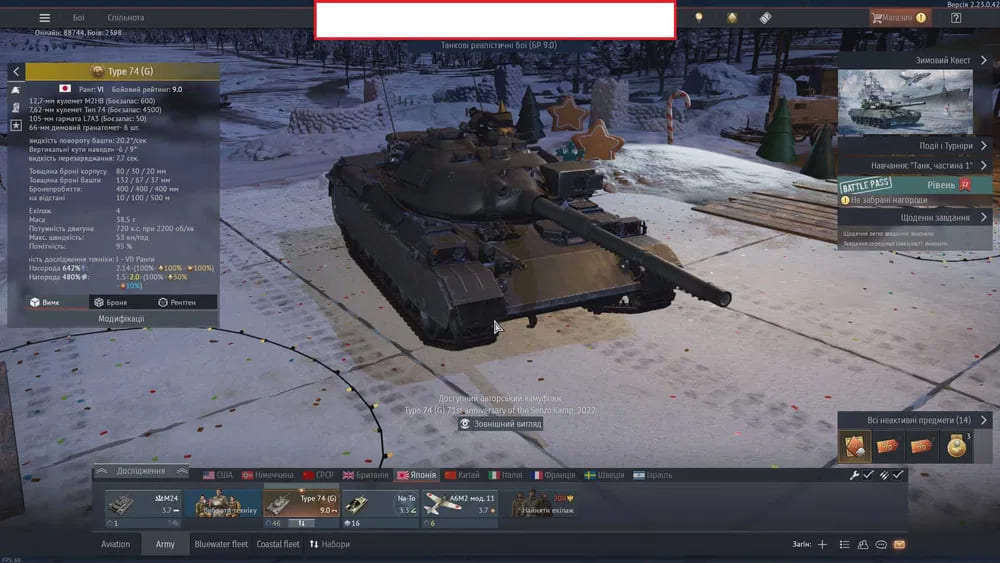Expand Події і Турніри
1000x563 pixels.
914,146
